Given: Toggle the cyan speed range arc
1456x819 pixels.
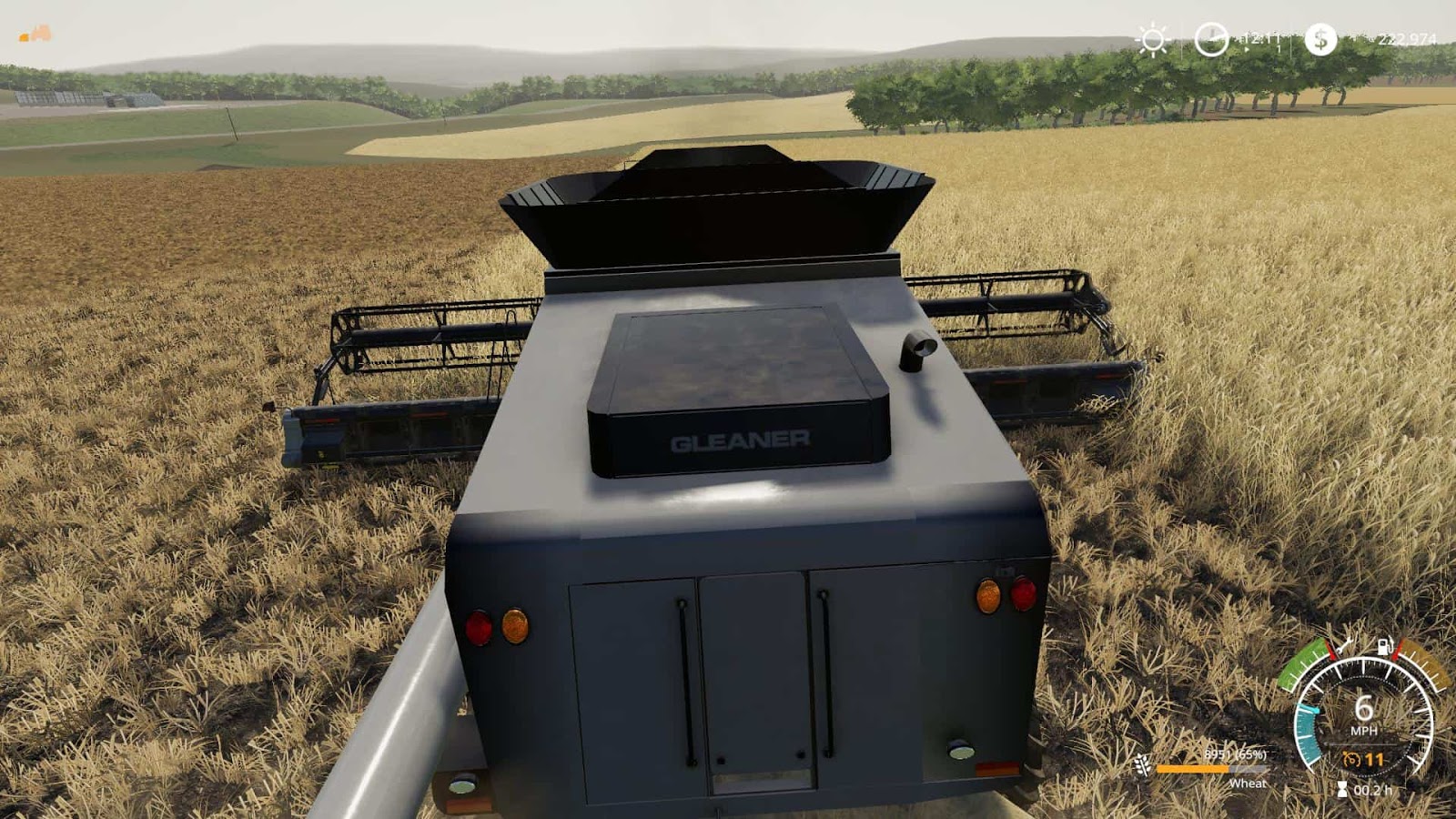Looking at the screenshot, I should pos(1306,733).
